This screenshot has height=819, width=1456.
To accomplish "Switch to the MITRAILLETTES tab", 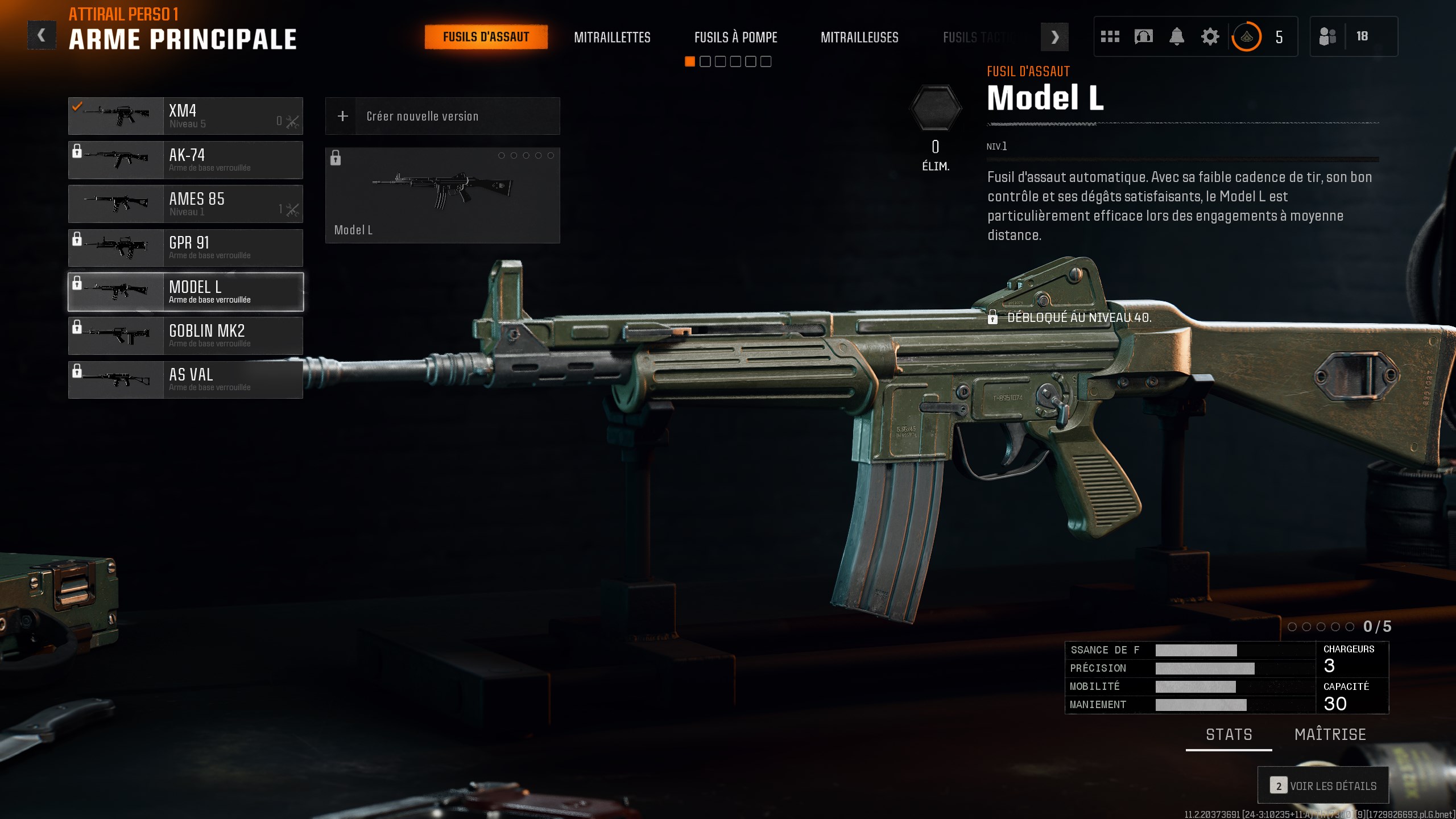I will (x=613, y=38).
